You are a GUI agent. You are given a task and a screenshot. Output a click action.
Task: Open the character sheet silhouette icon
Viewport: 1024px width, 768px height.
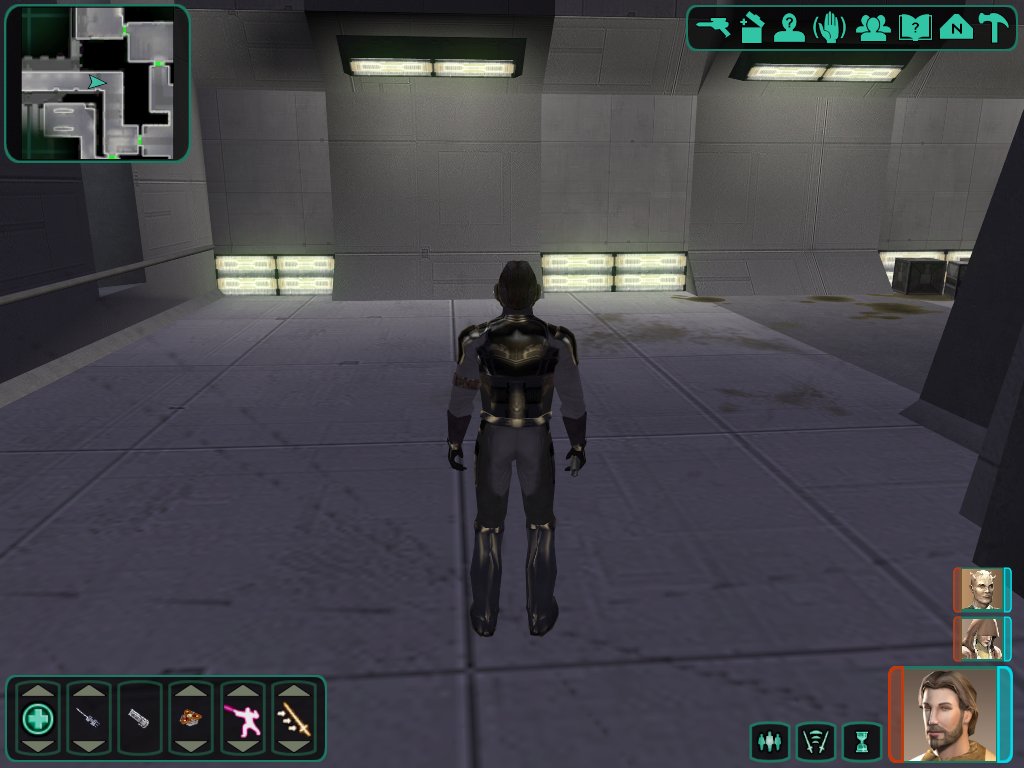[x=790, y=27]
